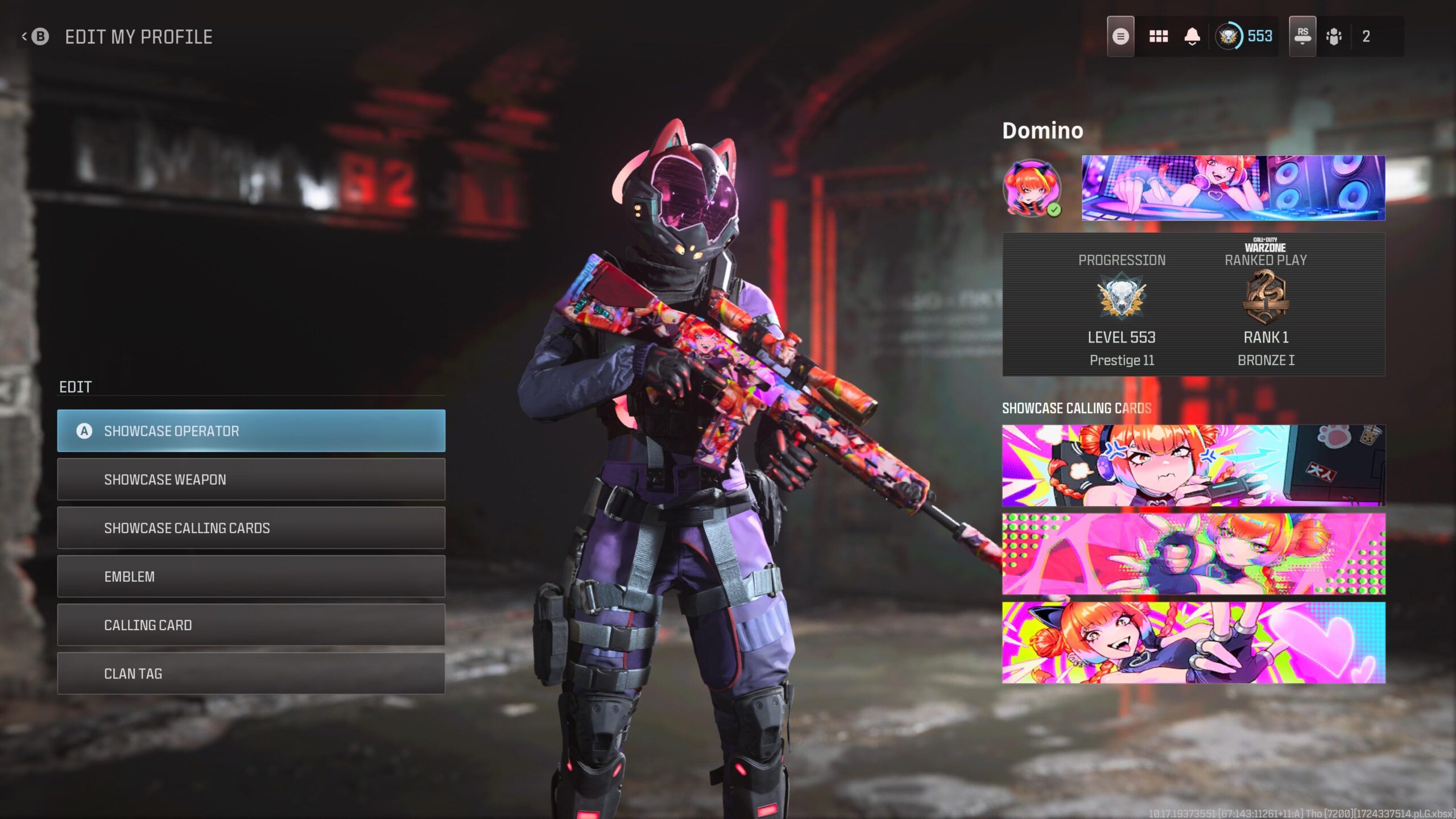Open the Showcase Weapon editor
The width and height of the screenshot is (1456, 819).
(251, 479)
